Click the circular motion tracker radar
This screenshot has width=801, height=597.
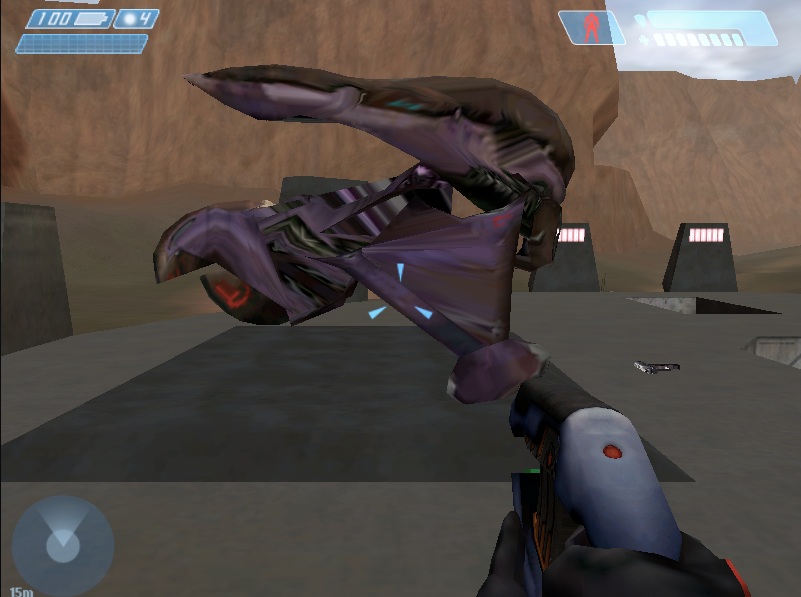tap(62, 546)
